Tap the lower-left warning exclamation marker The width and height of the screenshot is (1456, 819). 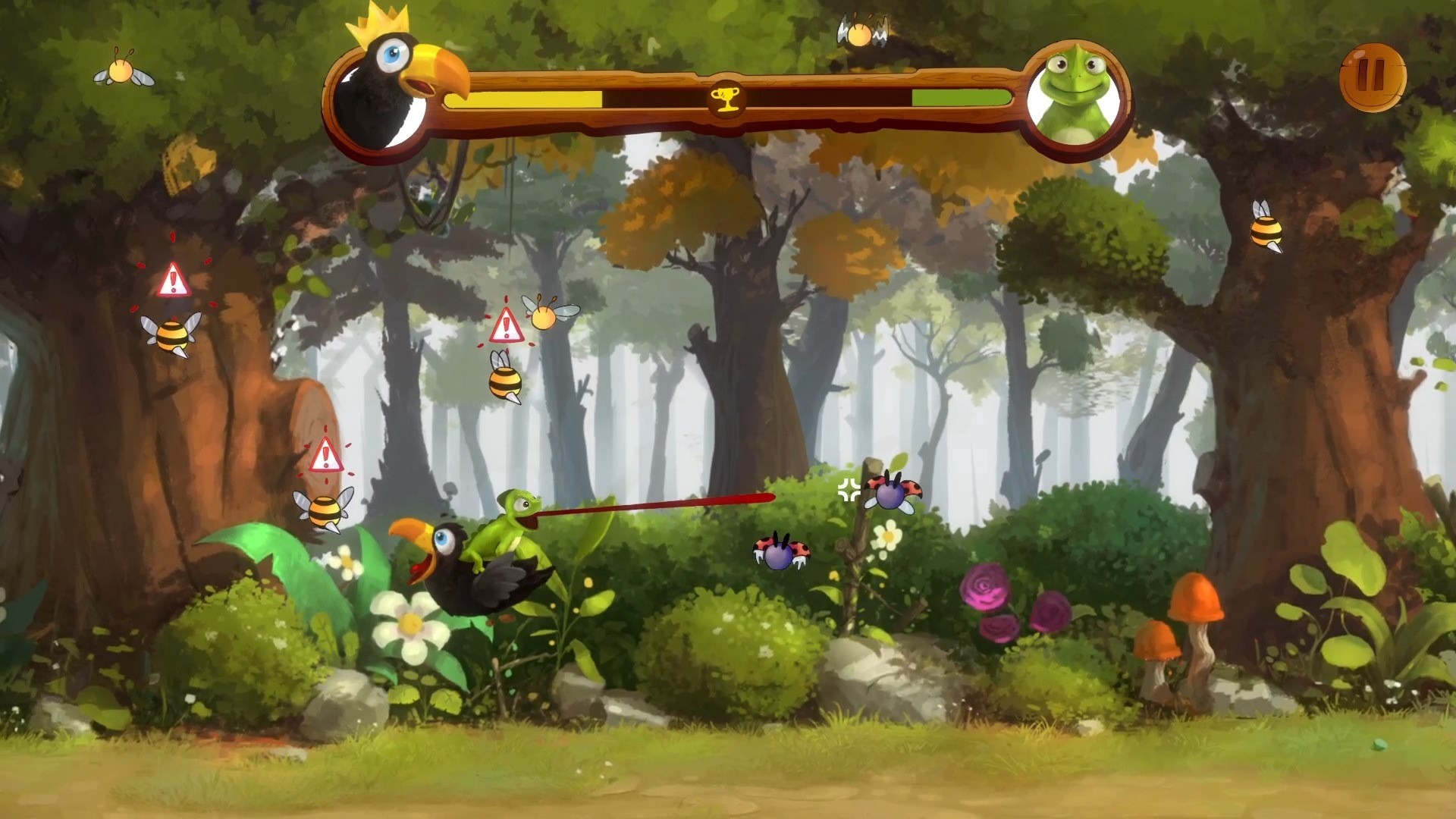[326, 456]
